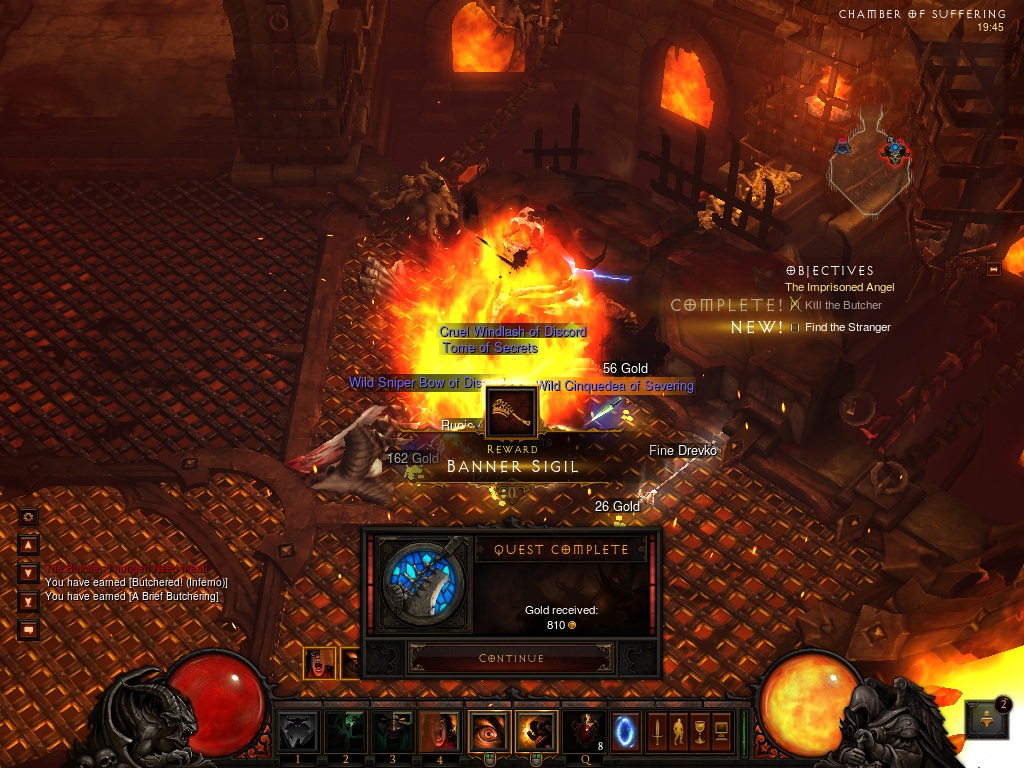Open the notification icon with badge 2
The width and height of the screenshot is (1024, 768).
click(x=985, y=719)
